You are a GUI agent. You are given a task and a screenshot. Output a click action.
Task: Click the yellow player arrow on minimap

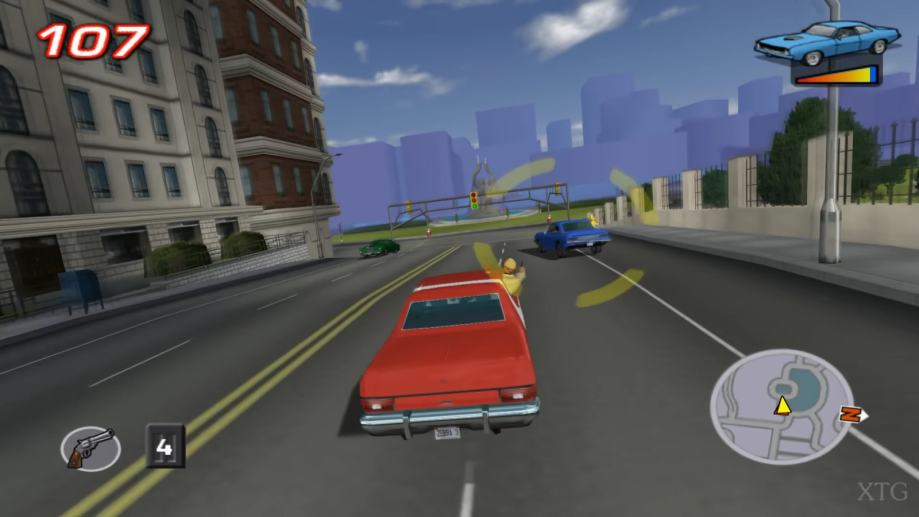[x=783, y=406]
